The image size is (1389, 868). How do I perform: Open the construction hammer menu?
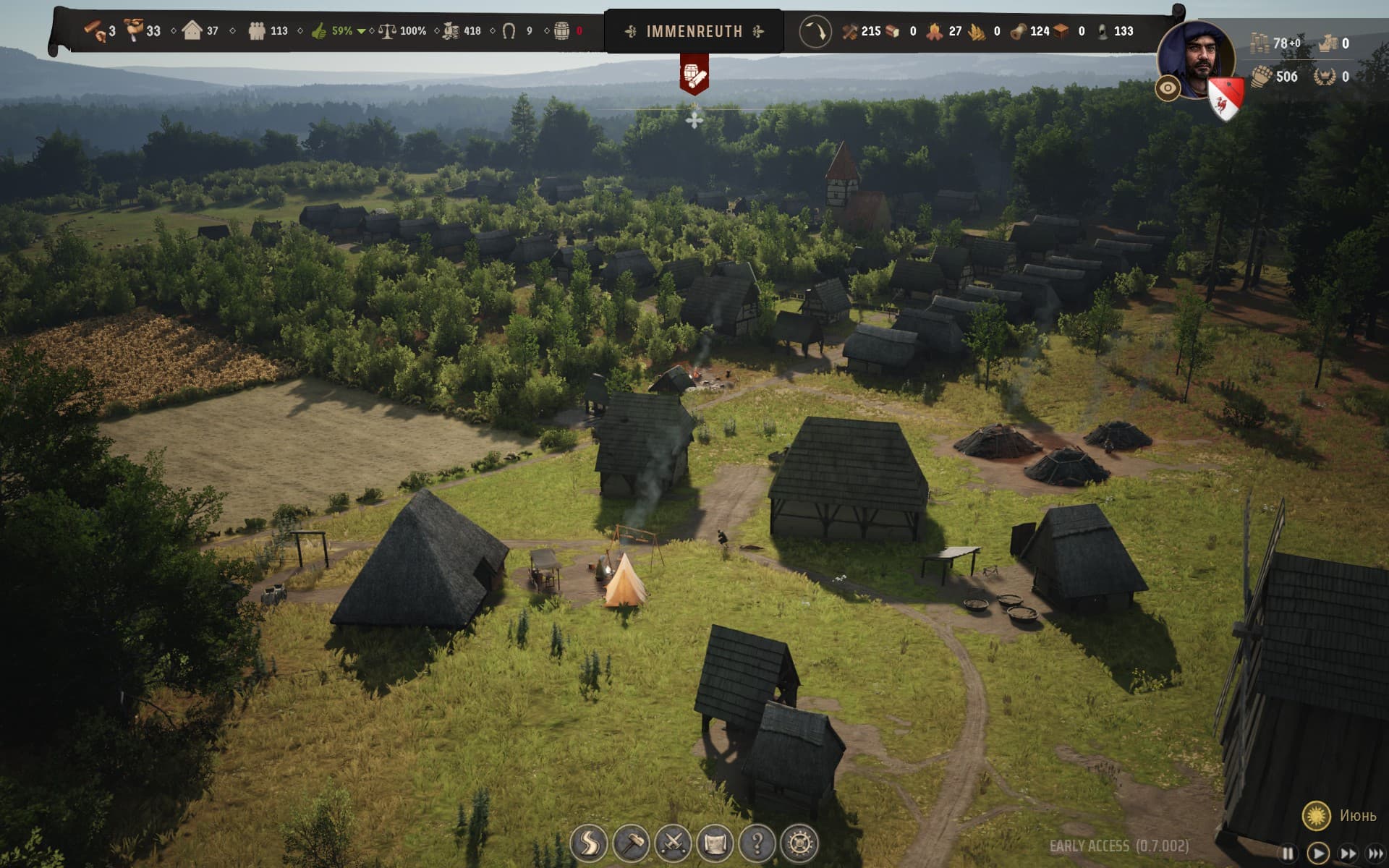coord(631,843)
